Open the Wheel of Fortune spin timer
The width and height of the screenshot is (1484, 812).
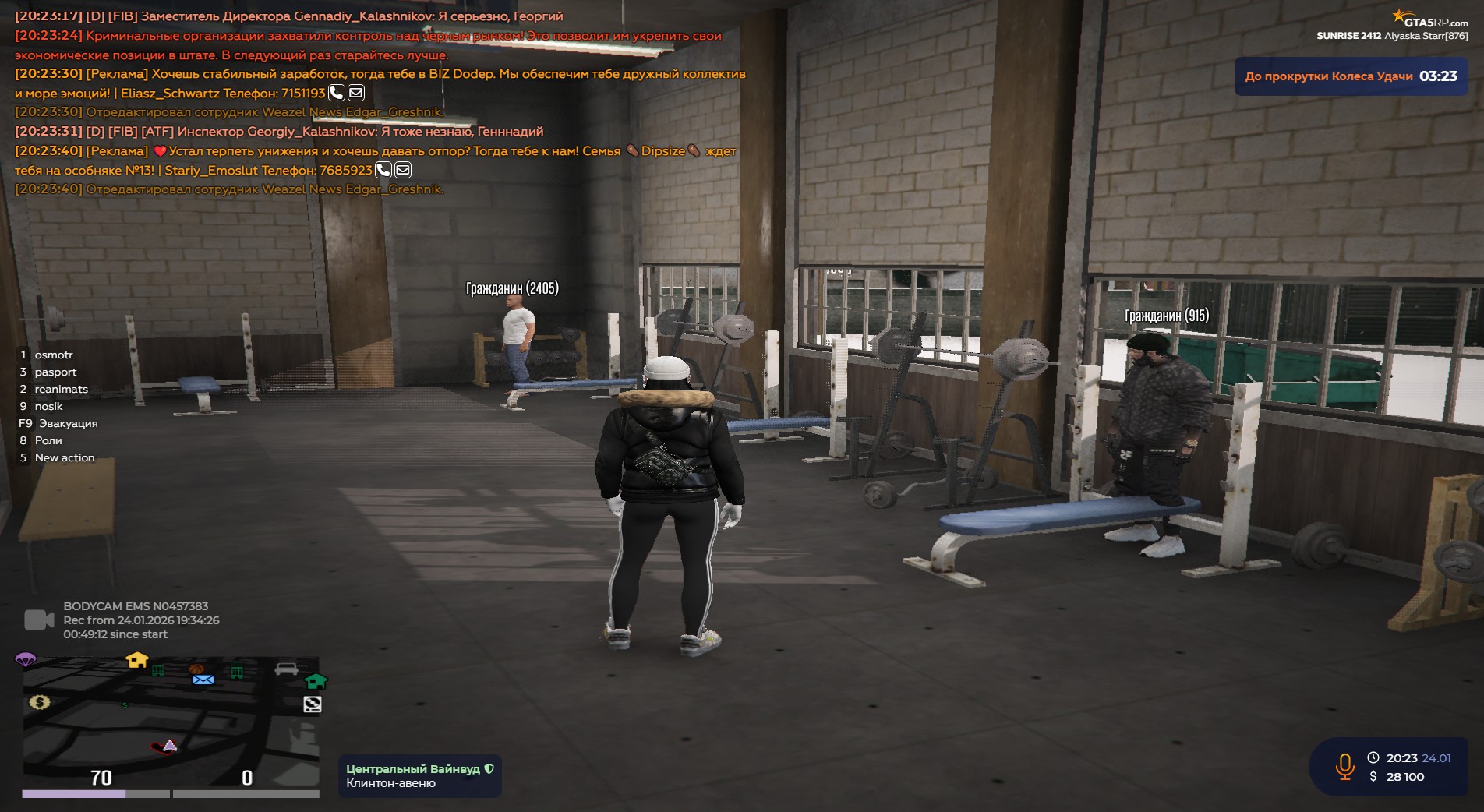[1350, 76]
